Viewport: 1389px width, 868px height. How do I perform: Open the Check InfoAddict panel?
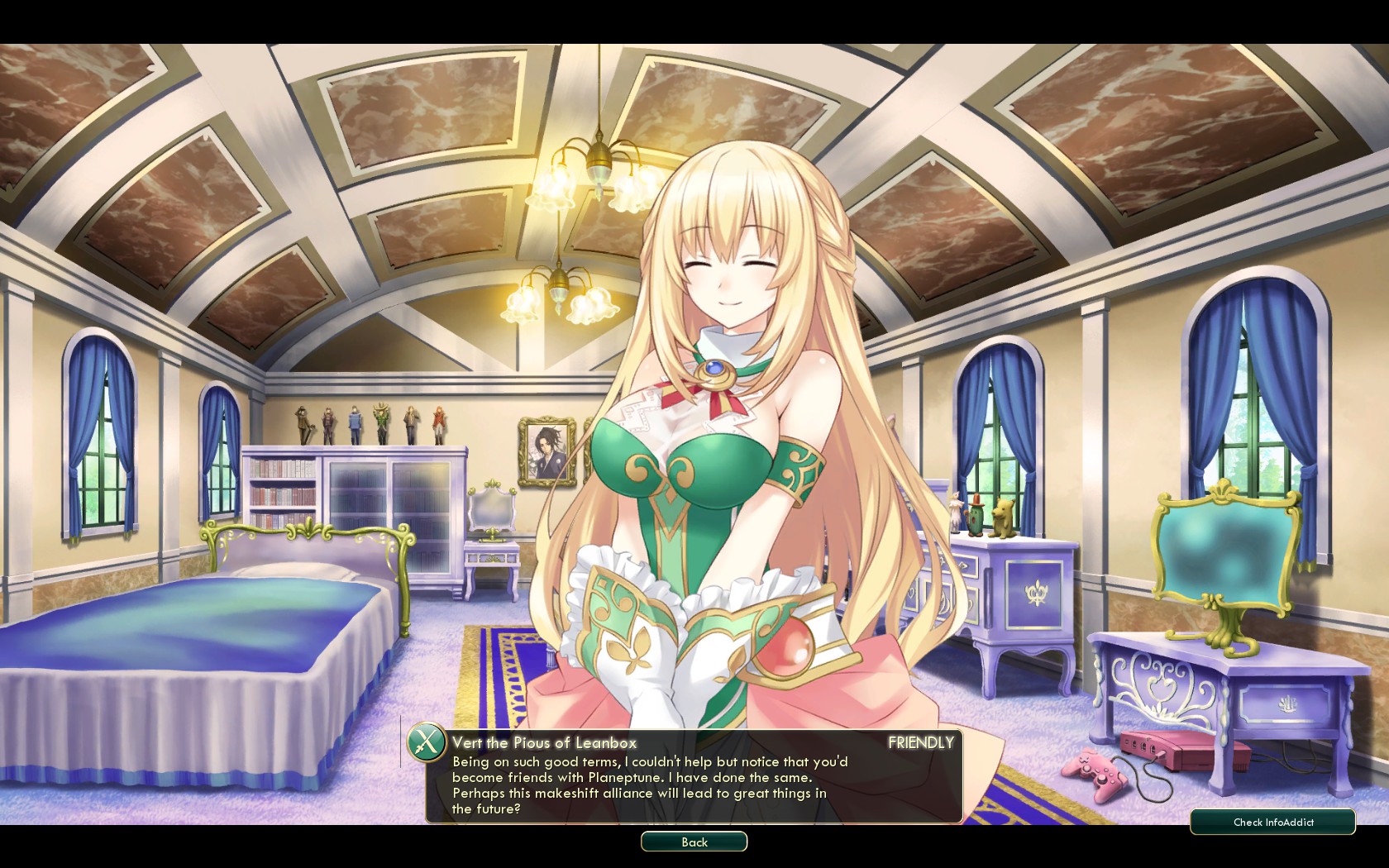point(1272,822)
